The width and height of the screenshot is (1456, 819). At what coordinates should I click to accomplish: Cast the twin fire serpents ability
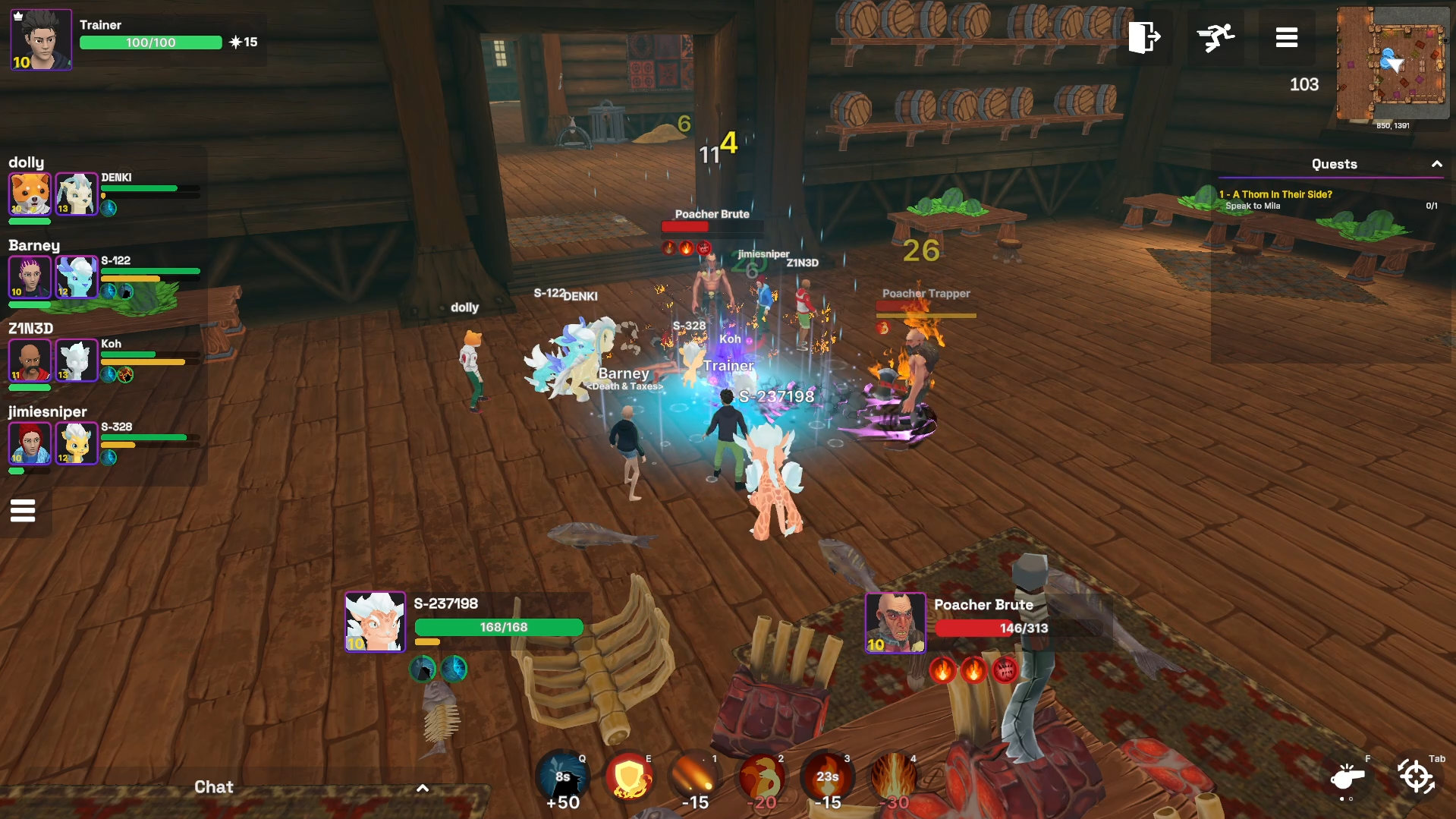[762, 777]
